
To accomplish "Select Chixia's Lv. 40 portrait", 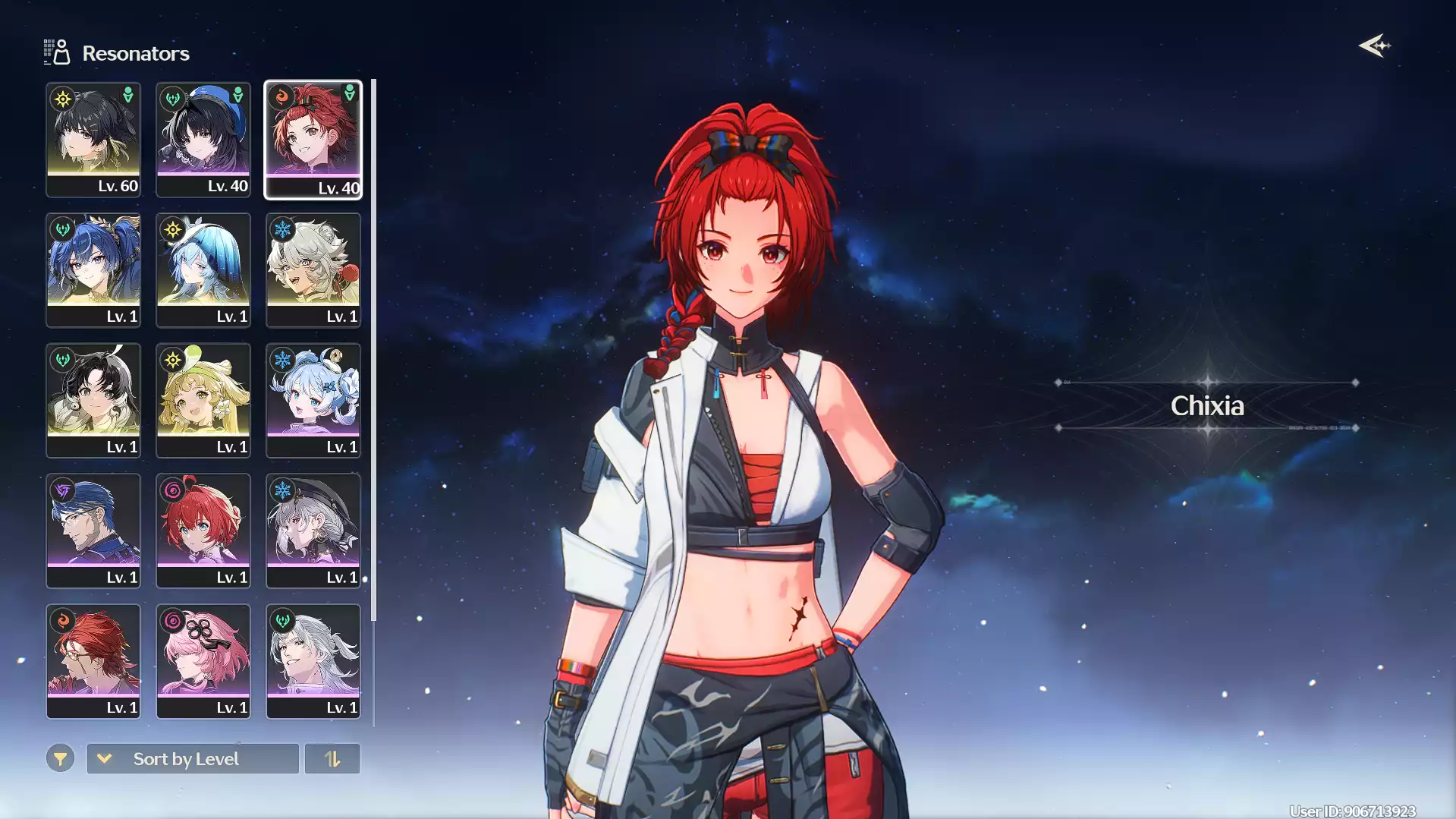I will [313, 140].
